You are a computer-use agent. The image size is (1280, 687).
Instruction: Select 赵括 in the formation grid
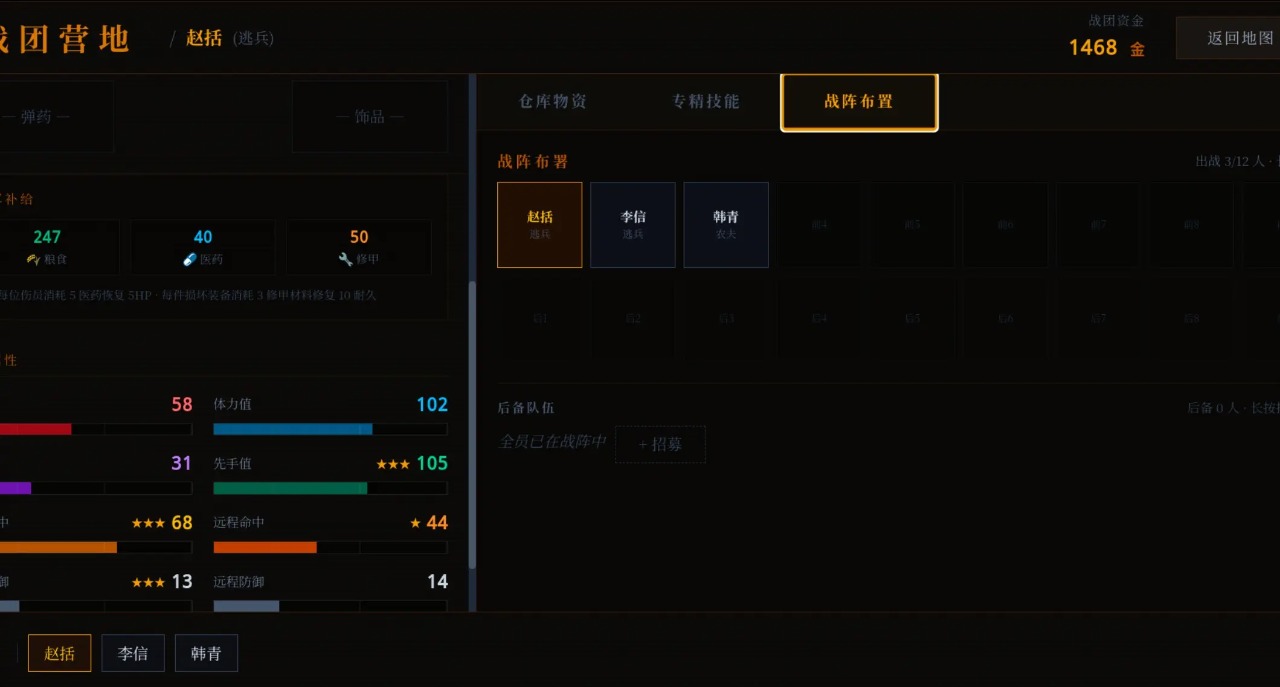(540, 225)
